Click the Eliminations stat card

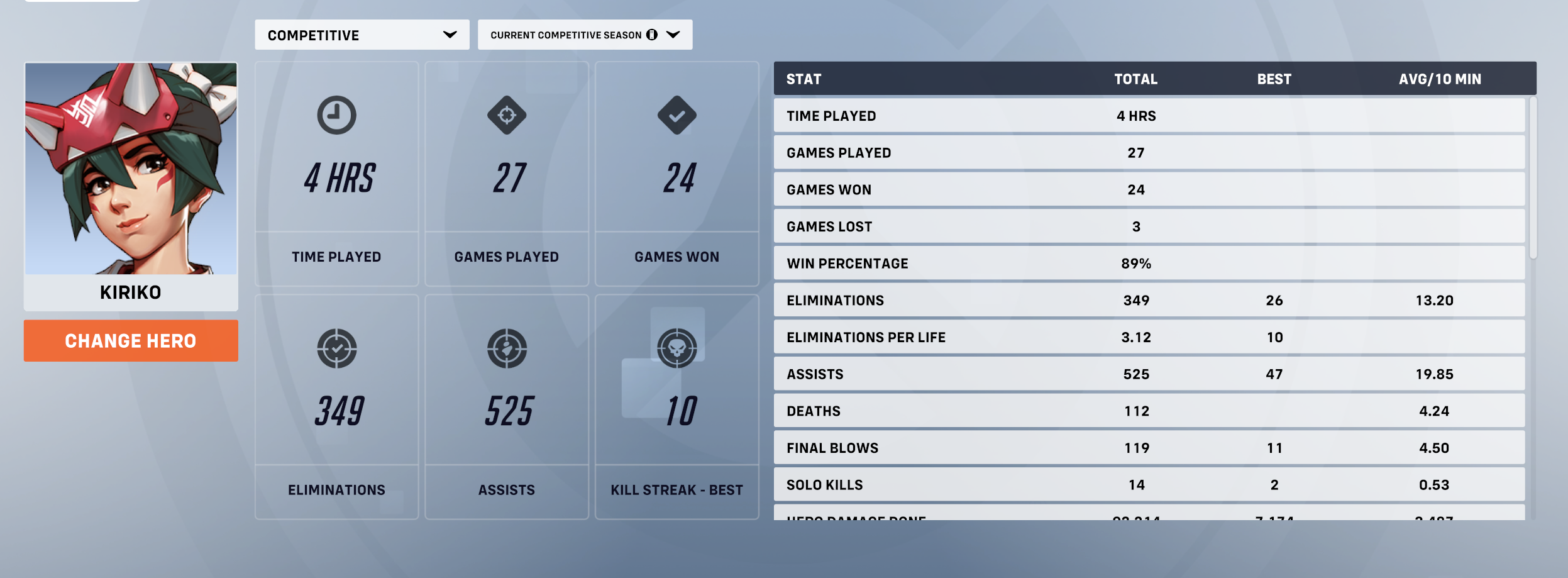click(336, 407)
